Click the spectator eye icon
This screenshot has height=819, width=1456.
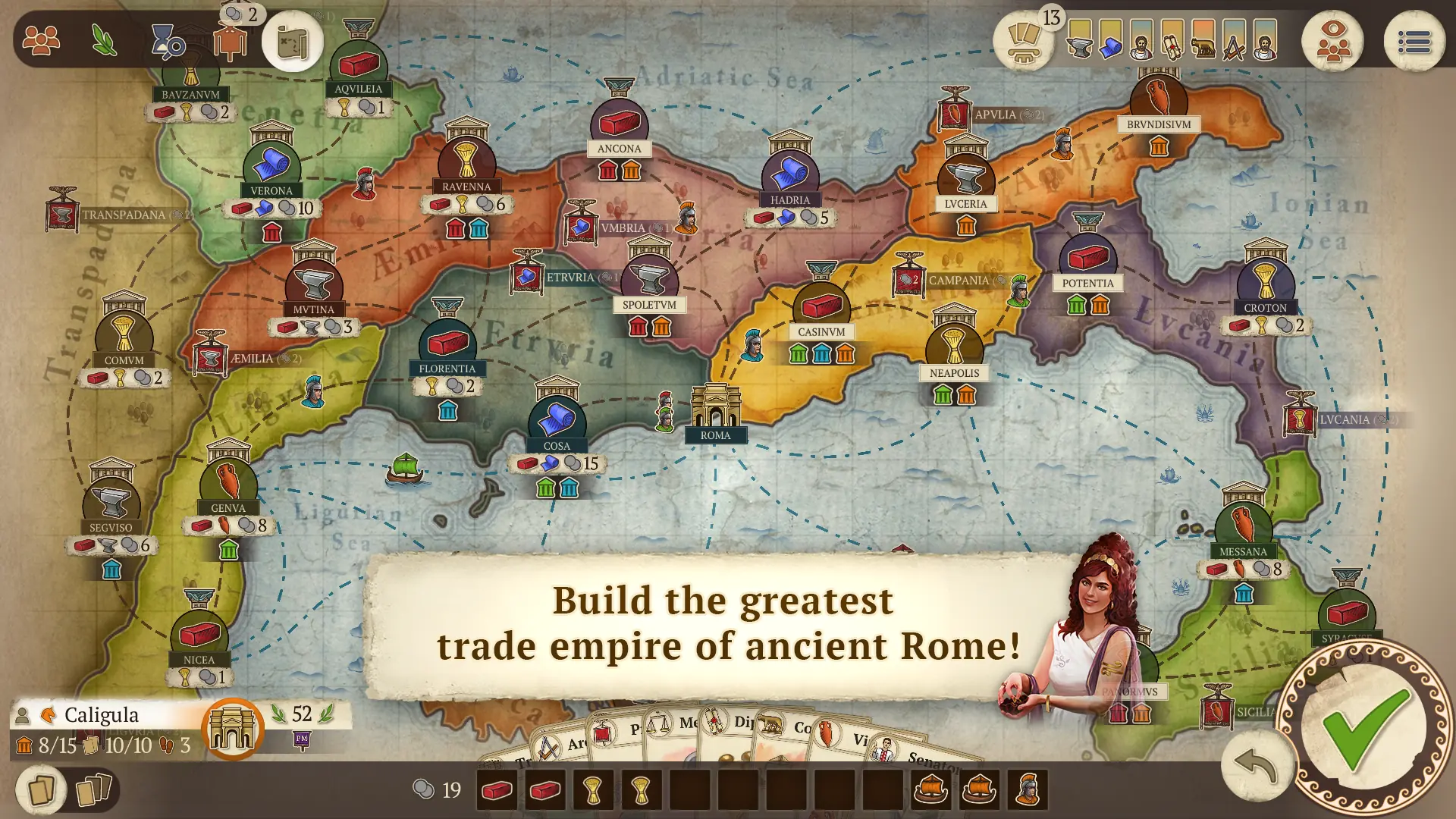tap(1333, 42)
